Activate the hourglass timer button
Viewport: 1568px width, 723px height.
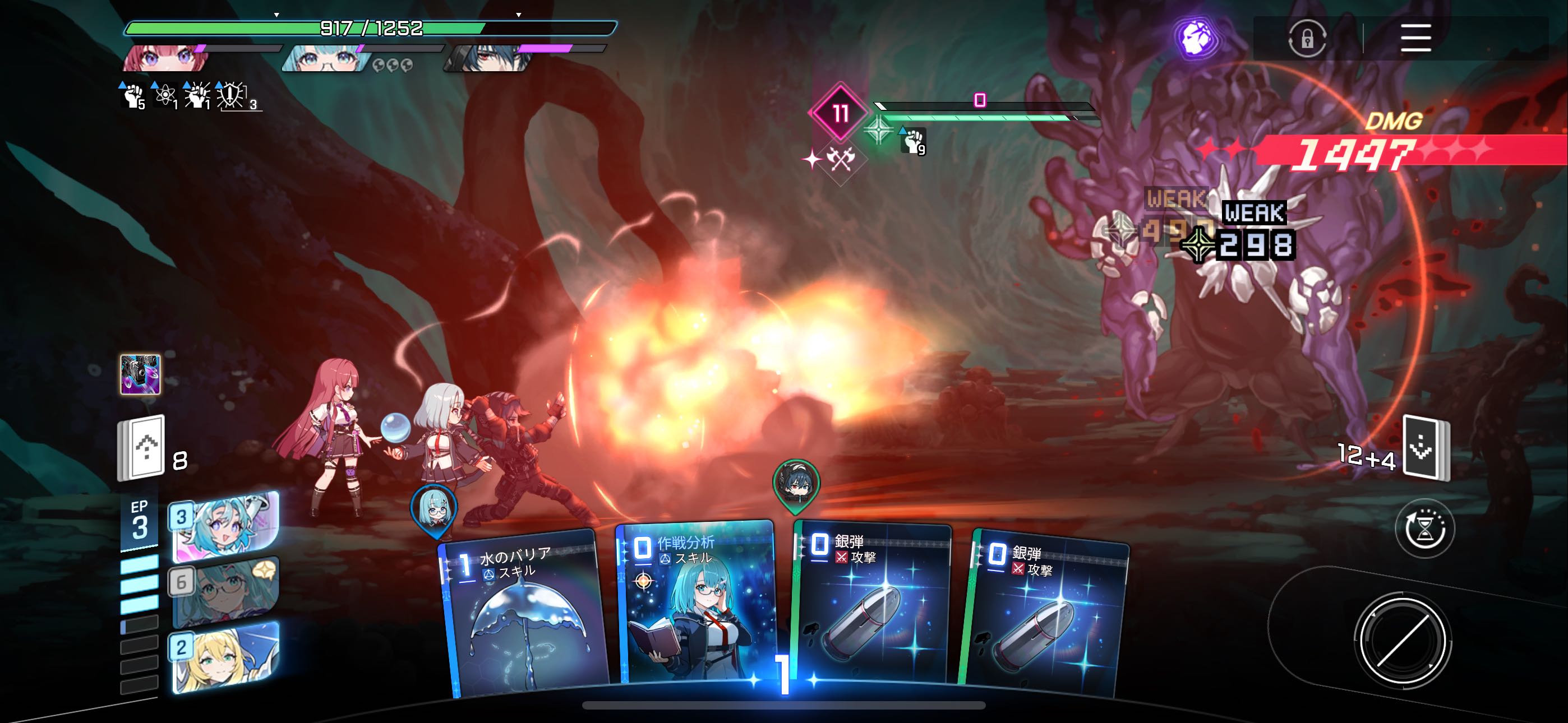[1424, 529]
